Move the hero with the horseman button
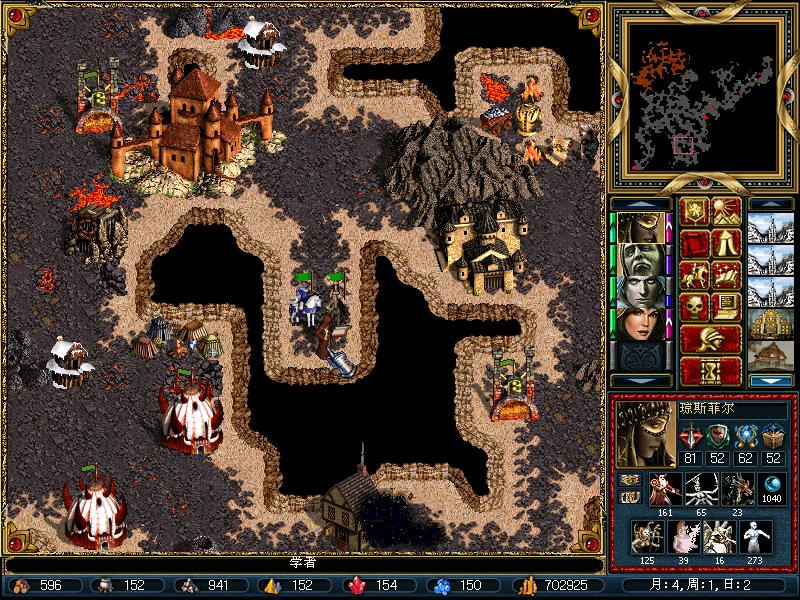Screen dimensions: 800x600 point(694,275)
